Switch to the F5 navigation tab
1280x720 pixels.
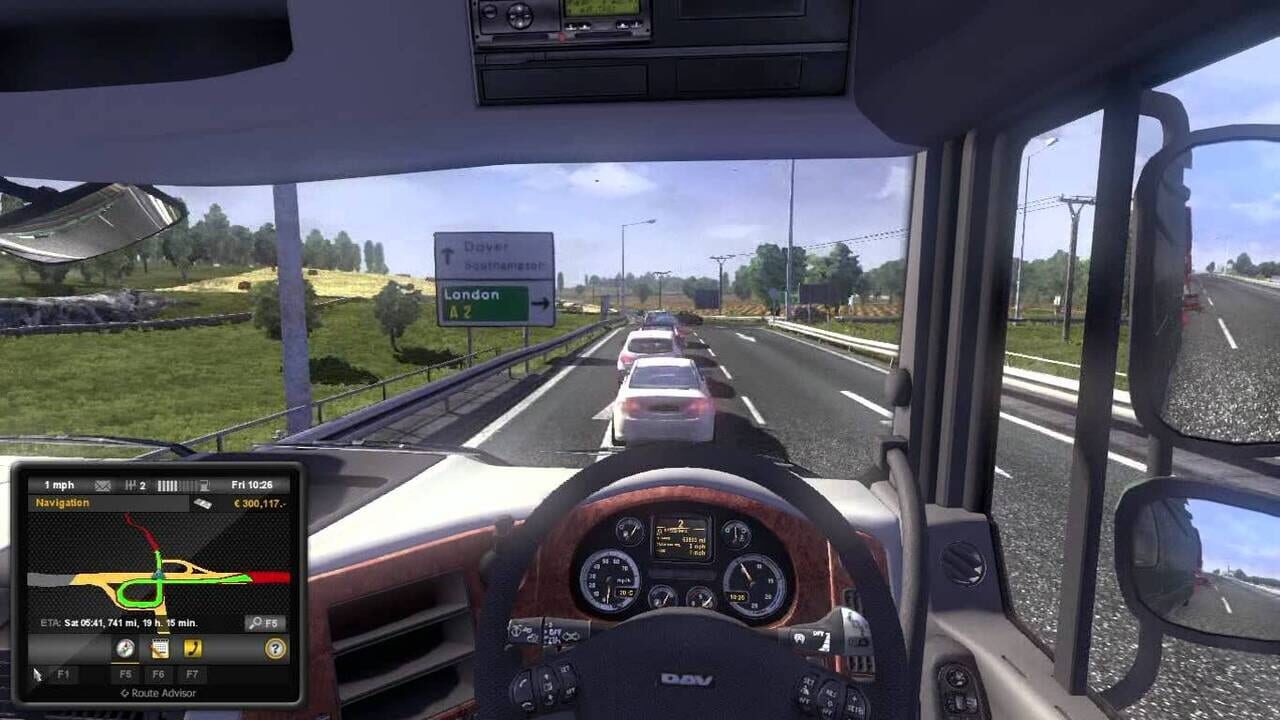click(x=125, y=674)
